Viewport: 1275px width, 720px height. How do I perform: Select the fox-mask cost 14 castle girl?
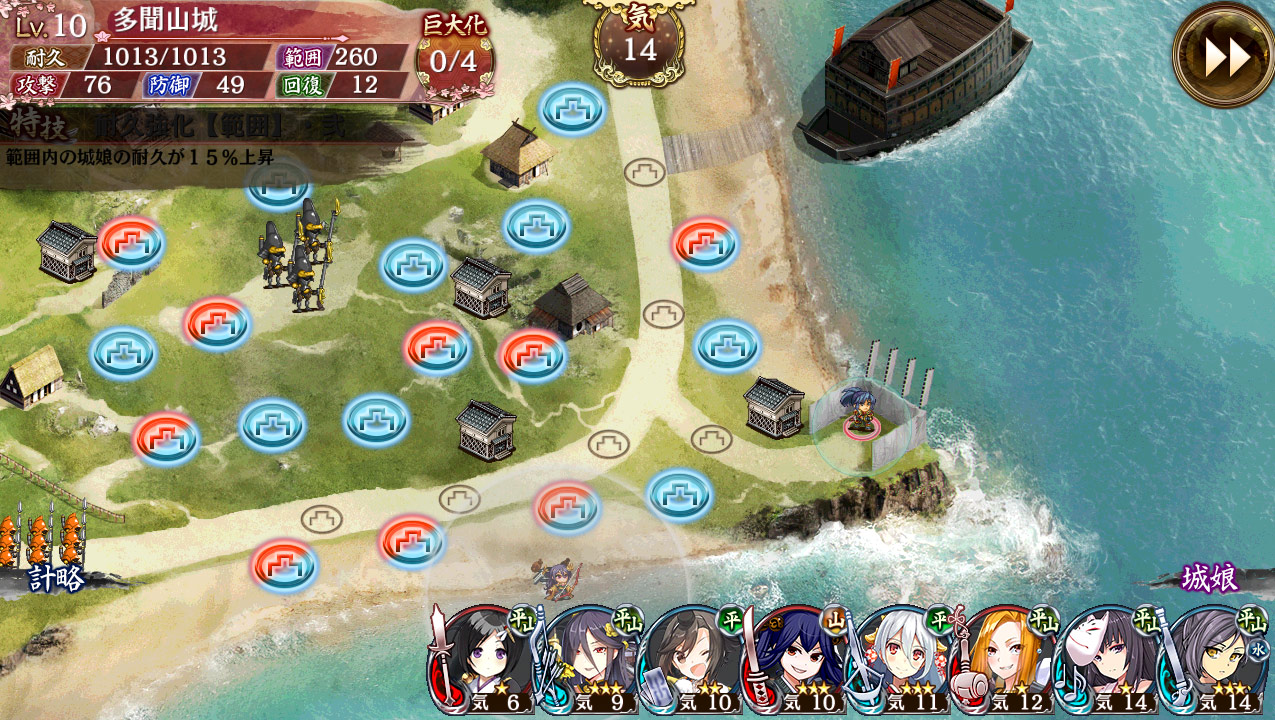1110,660
